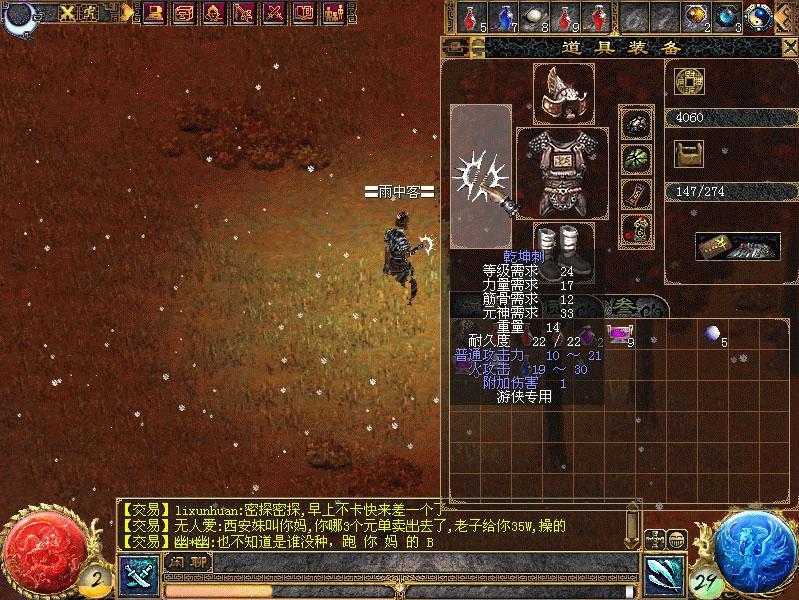799x600 pixels.
Task: Select the equipped chest armor slot
Action: click(x=562, y=171)
